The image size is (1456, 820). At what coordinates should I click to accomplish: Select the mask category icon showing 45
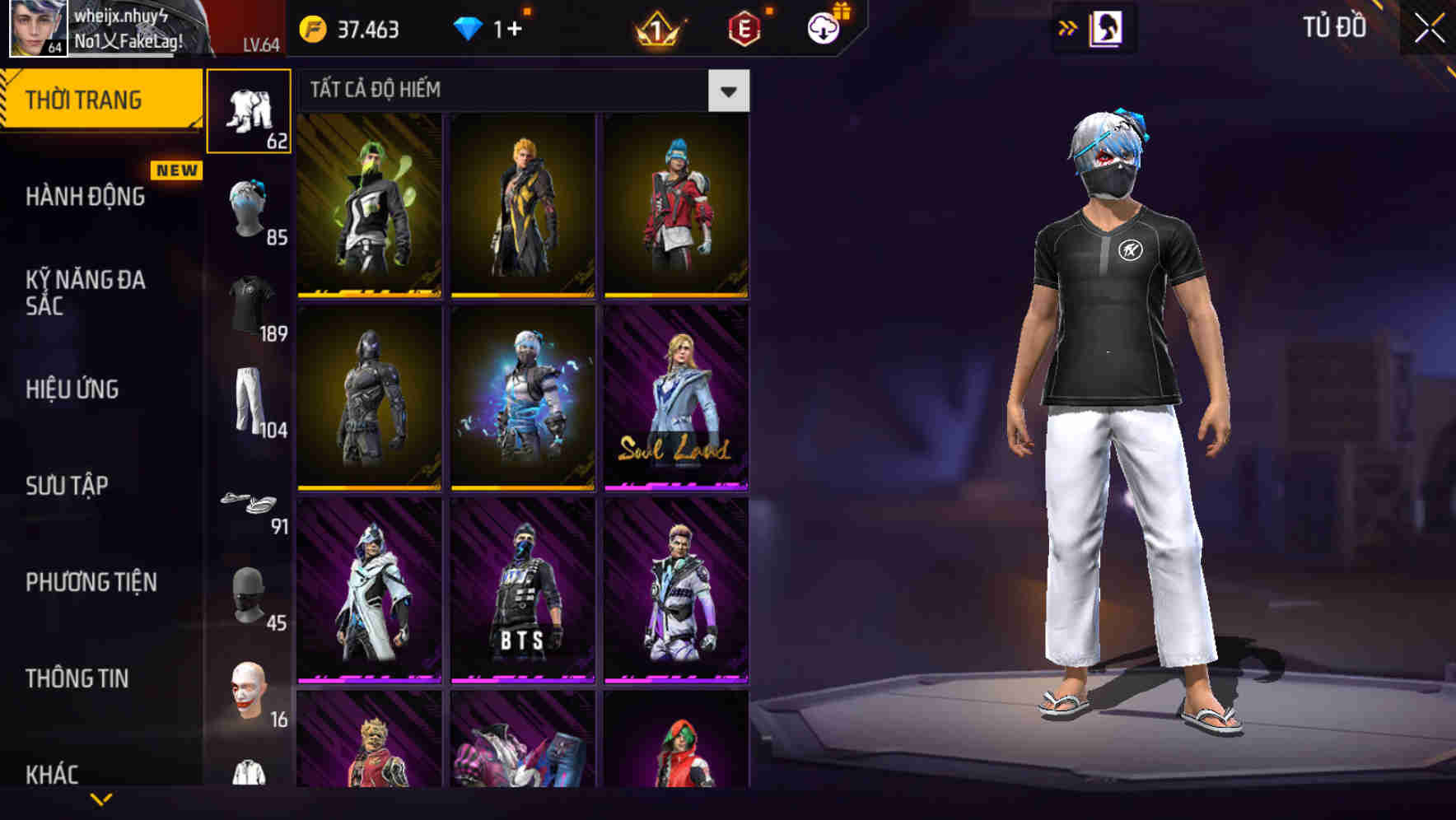pos(249,595)
